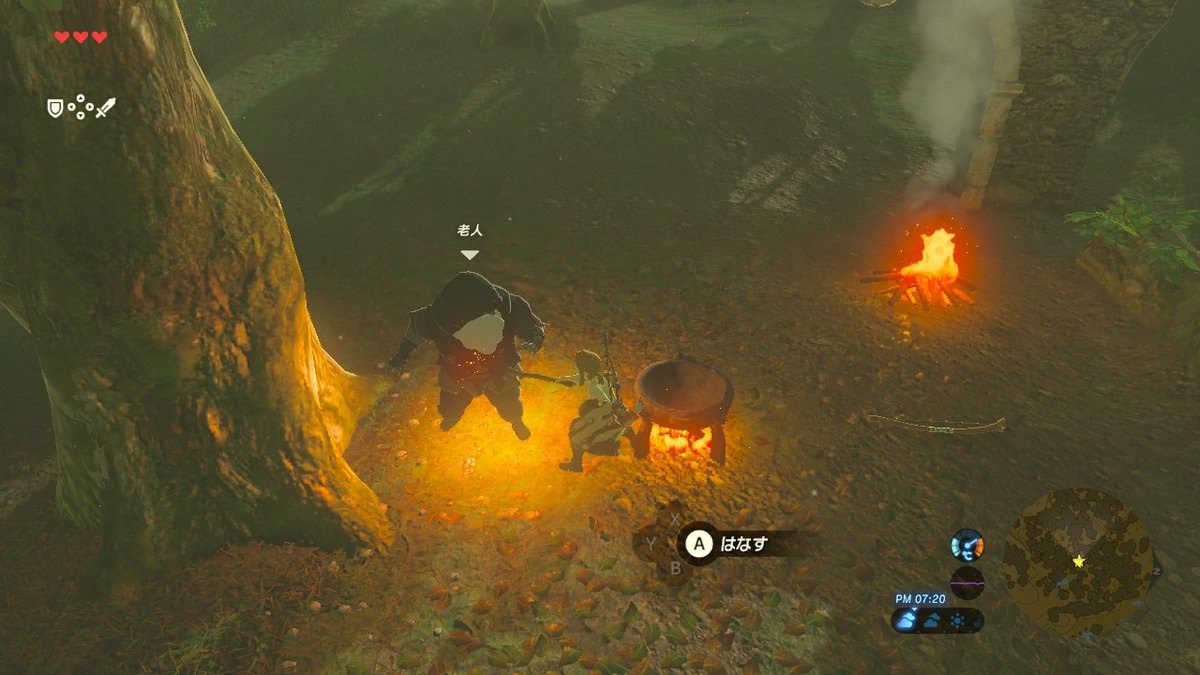Select the sword weapon icon

105,107
